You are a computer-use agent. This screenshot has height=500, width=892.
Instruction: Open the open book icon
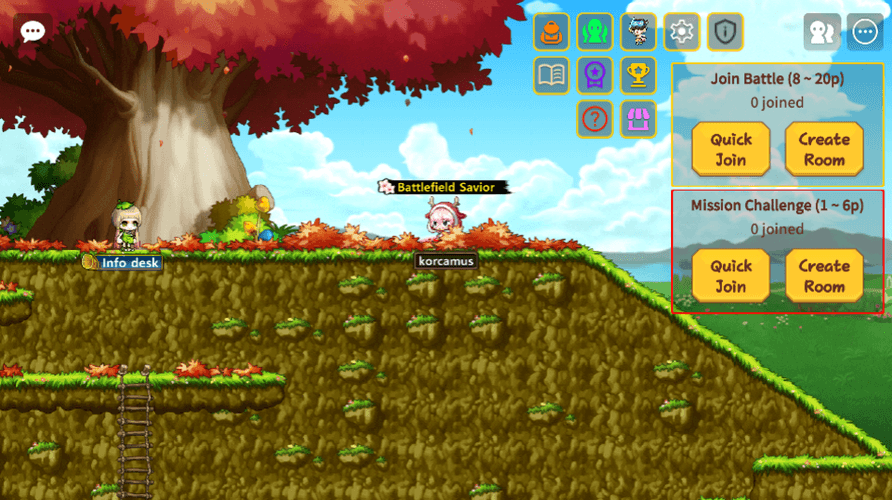point(551,75)
